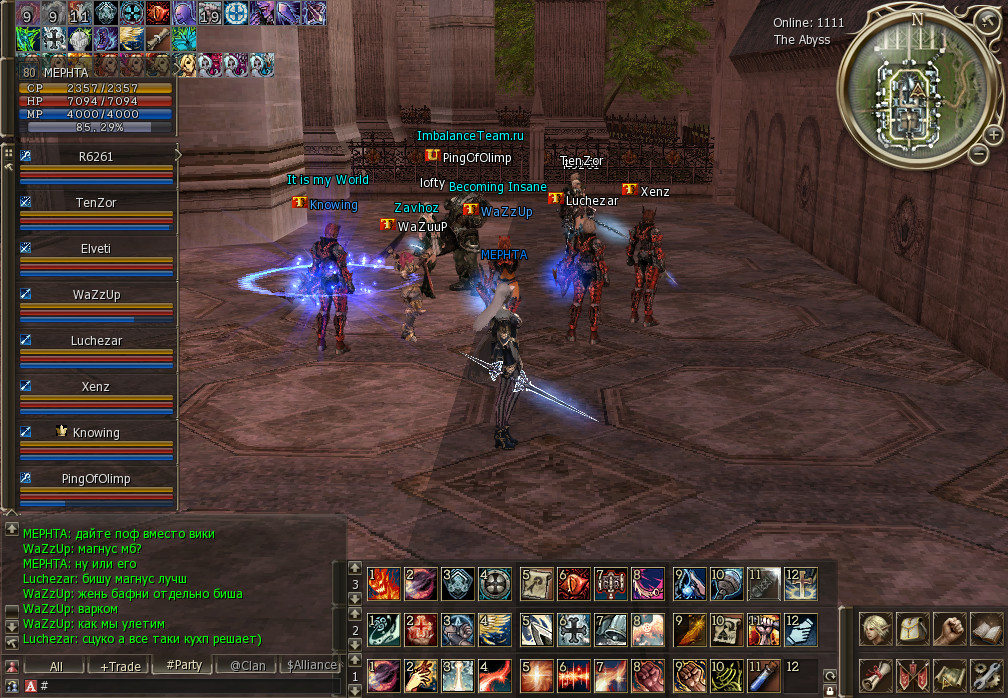
Task: Select the @Clan chat tab
Action: pos(247,666)
